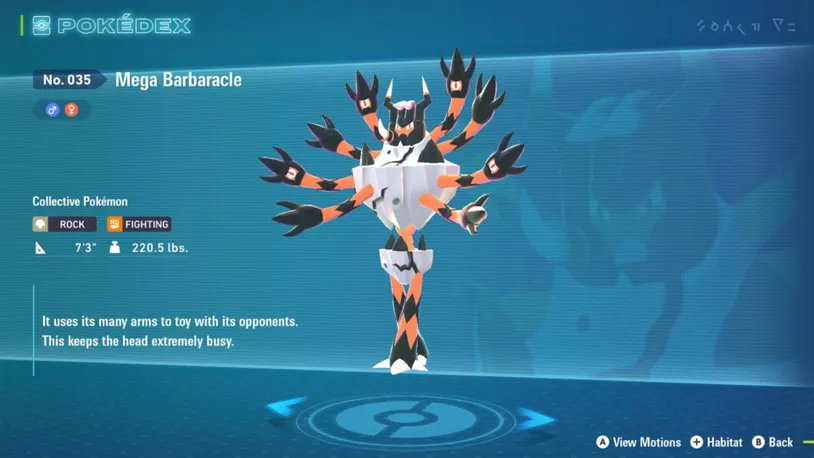
Task: Show the previous Pokédex entry with left arrow
Action: [287, 407]
